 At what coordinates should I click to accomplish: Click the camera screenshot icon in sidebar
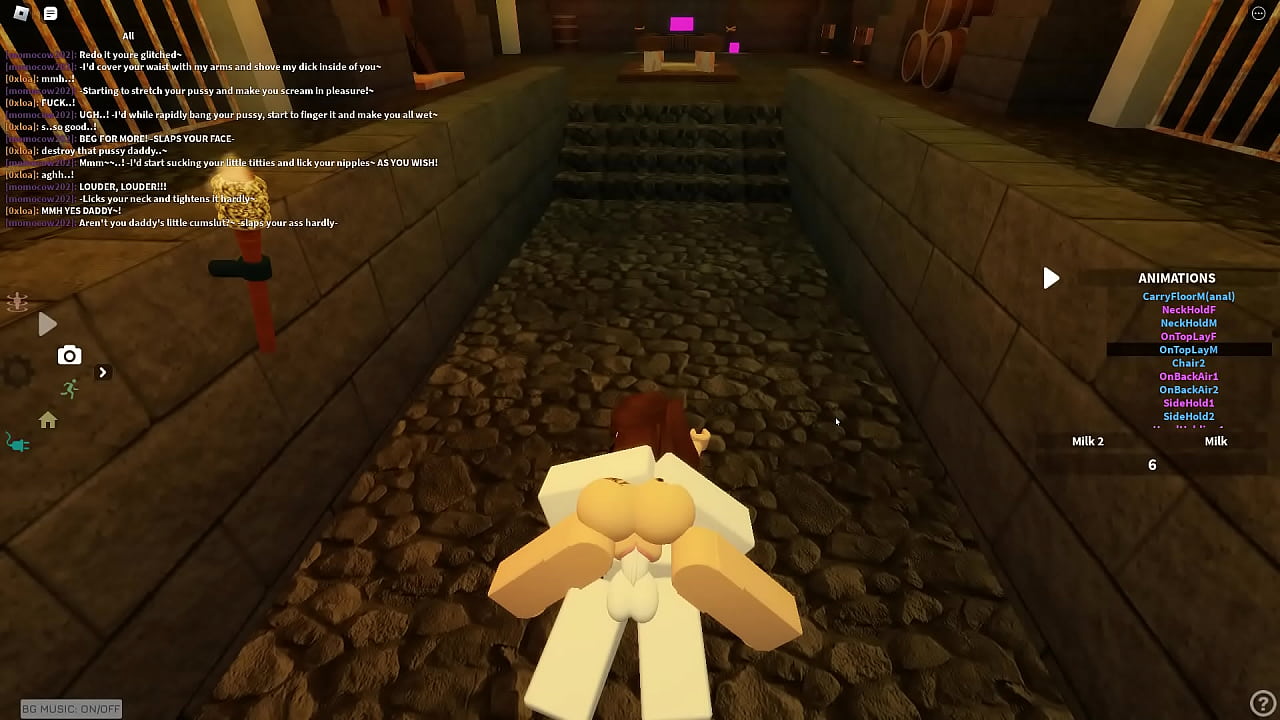pyautogui.click(x=69, y=355)
